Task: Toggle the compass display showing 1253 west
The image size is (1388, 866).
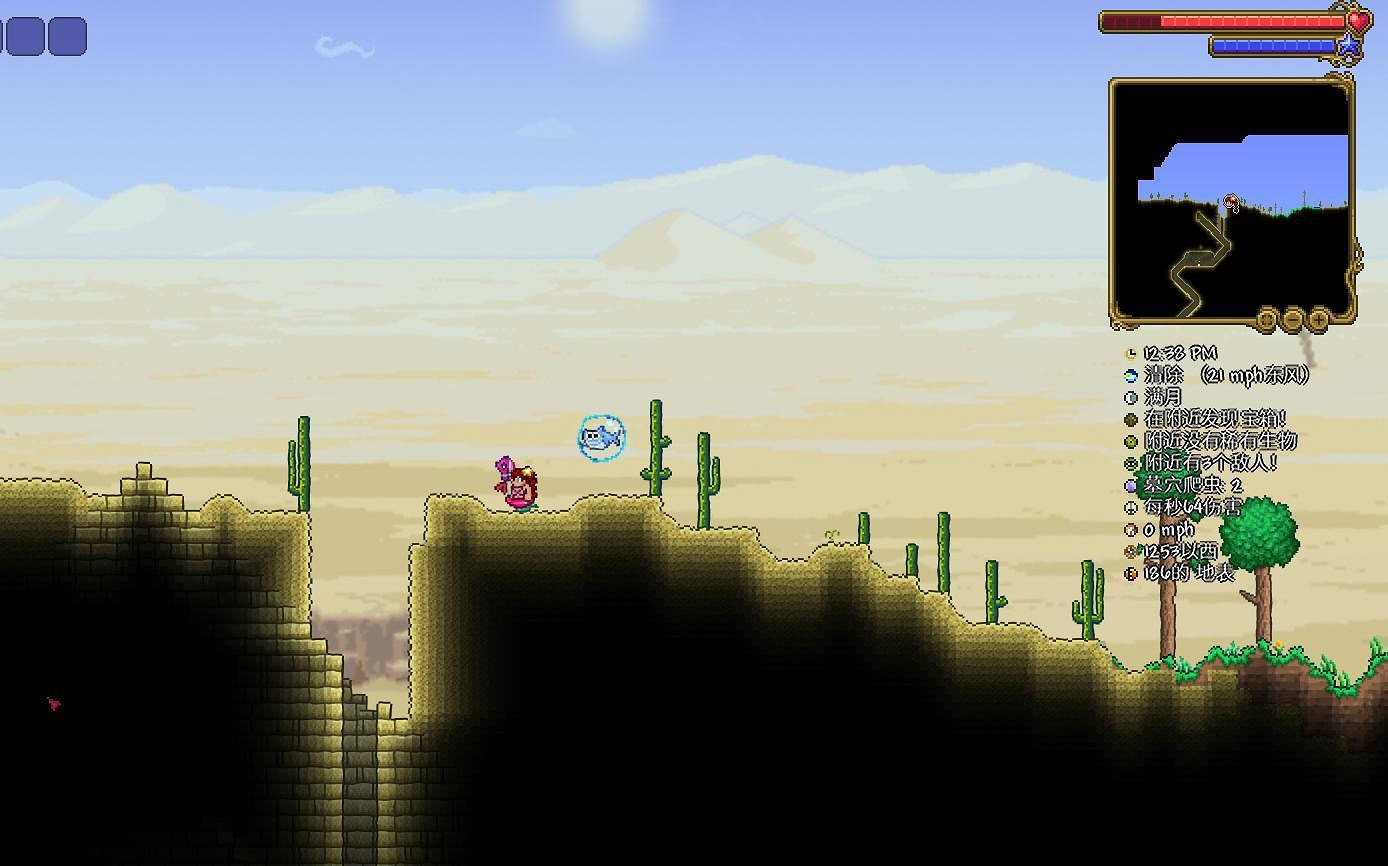Action: (x=1133, y=552)
